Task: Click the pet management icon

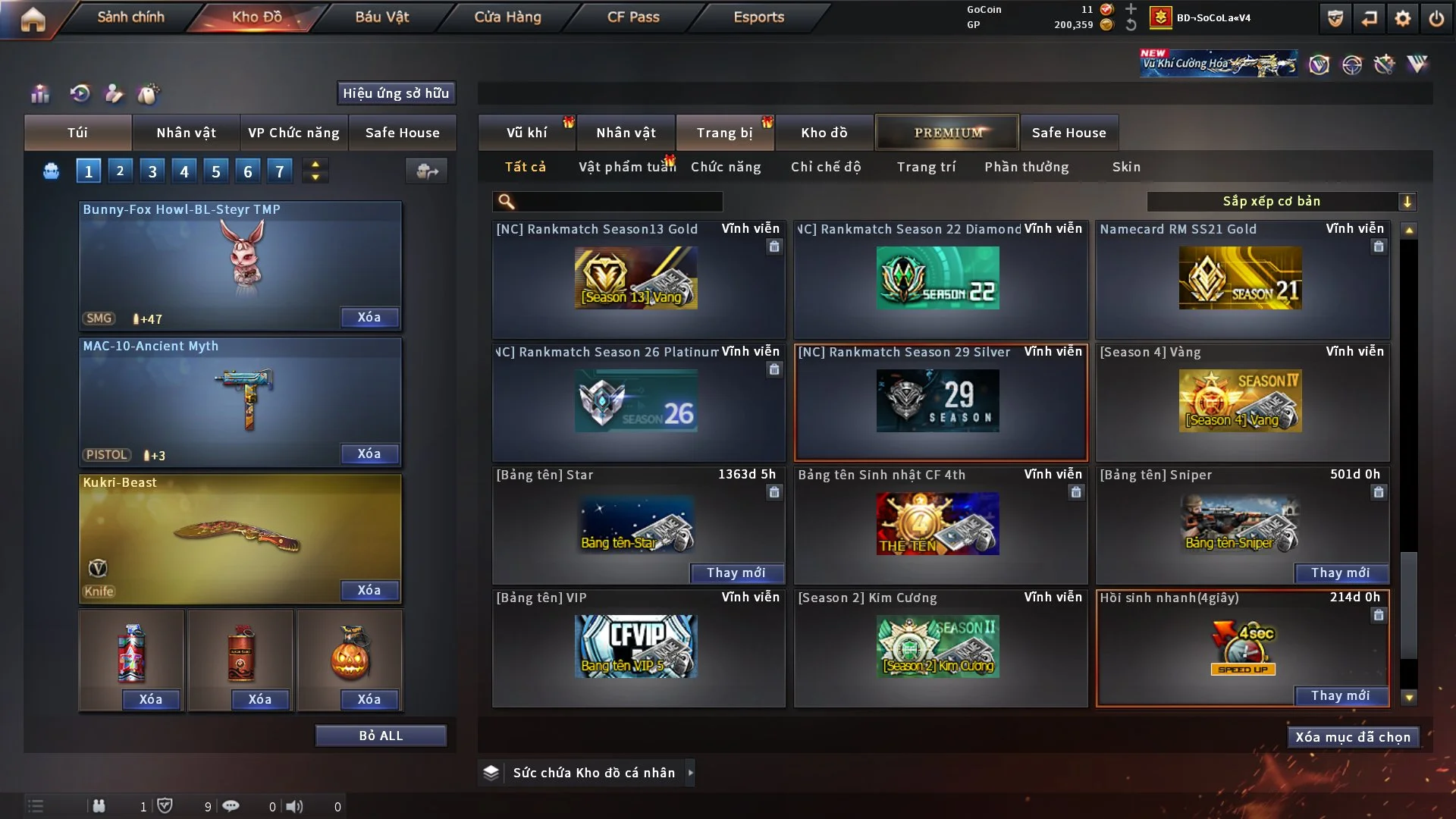Action: click(x=149, y=94)
